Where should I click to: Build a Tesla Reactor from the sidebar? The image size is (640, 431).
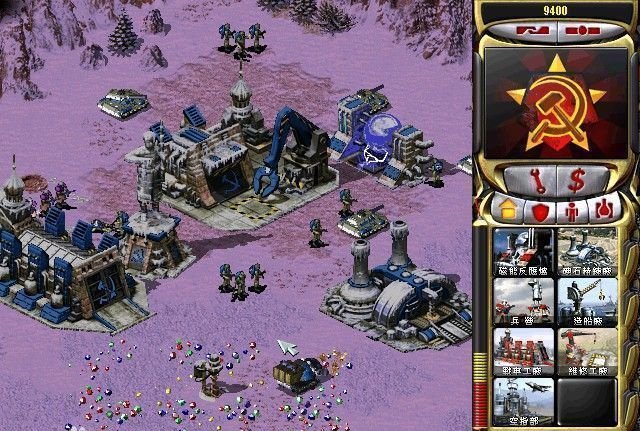(x=523, y=251)
